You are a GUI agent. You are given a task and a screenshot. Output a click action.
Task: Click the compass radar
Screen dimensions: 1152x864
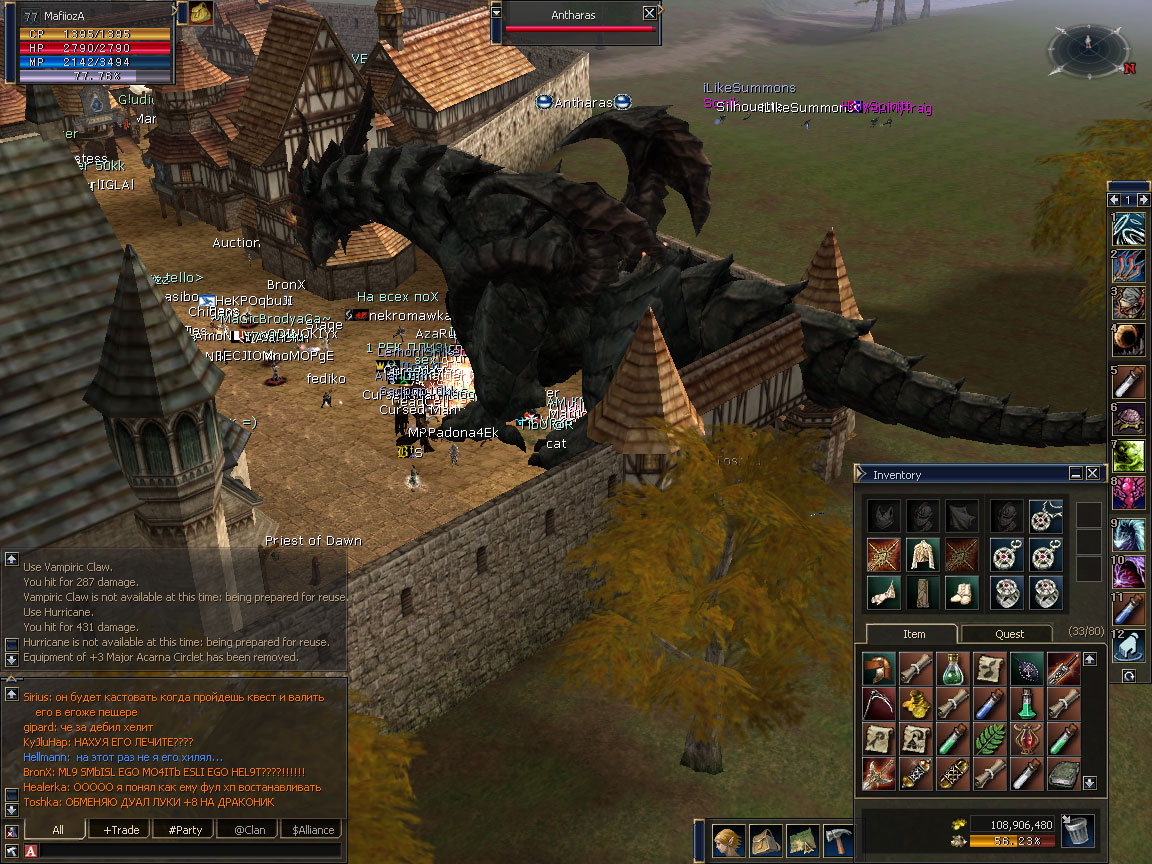1088,48
